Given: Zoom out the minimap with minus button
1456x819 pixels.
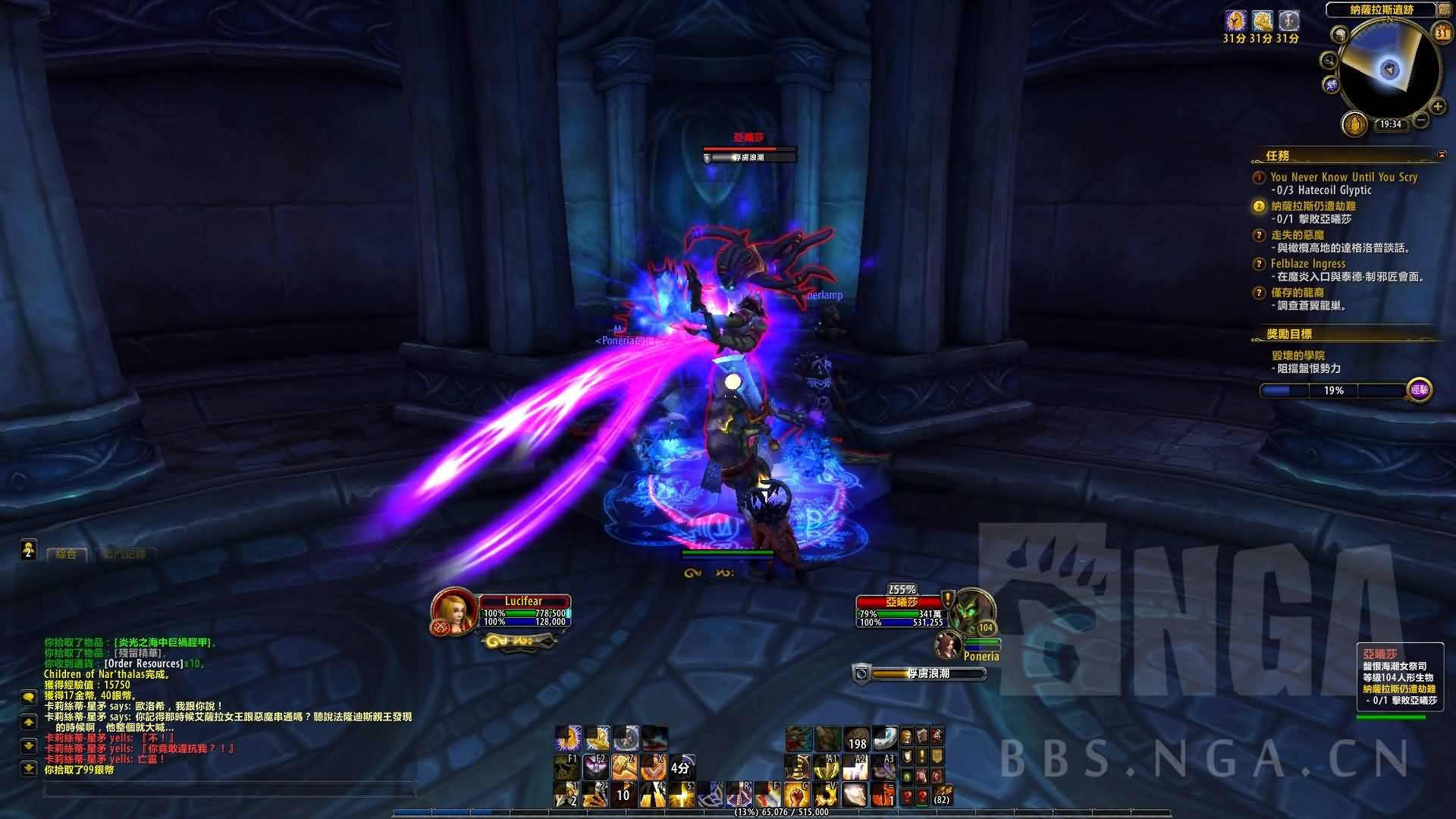Looking at the screenshot, I should click(1421, 120).
